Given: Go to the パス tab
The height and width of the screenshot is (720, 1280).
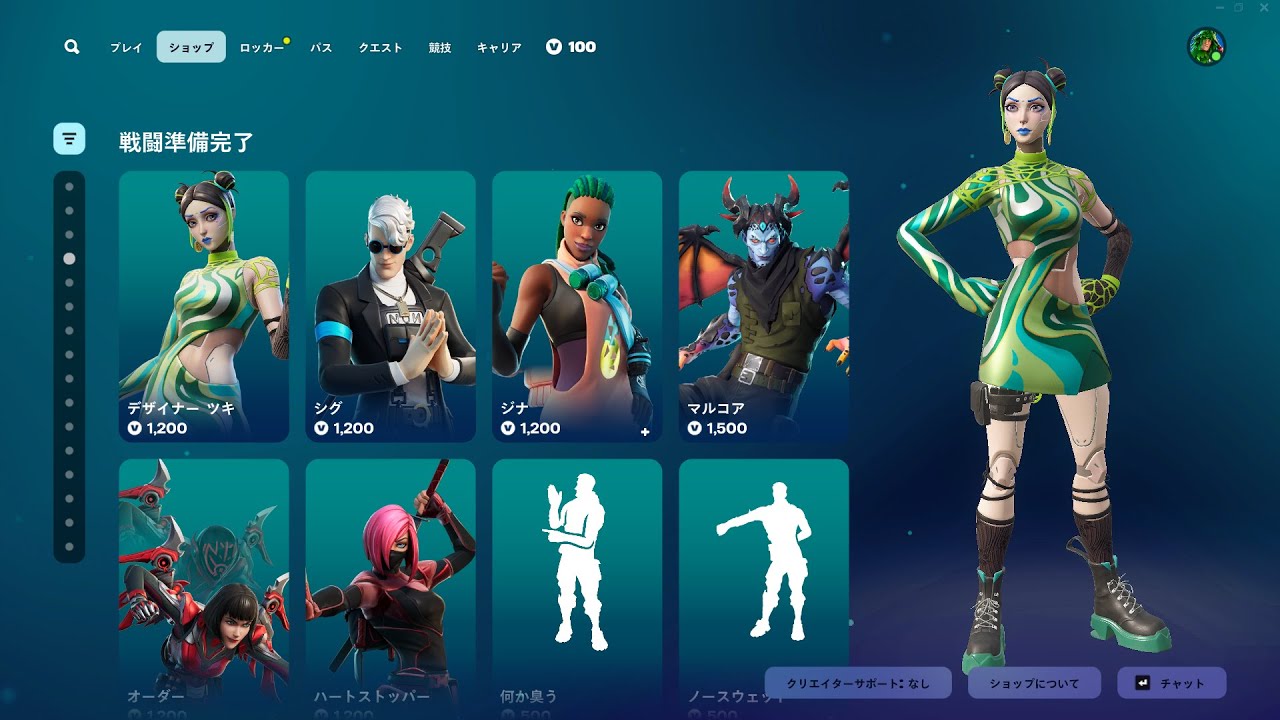Looking at the screenshot, I should [x=321, y=47].
